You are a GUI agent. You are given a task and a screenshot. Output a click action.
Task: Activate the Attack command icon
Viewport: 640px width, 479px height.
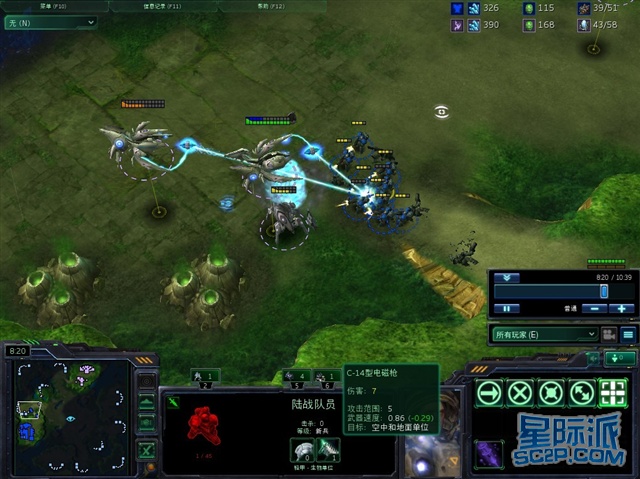pos(612,392)
